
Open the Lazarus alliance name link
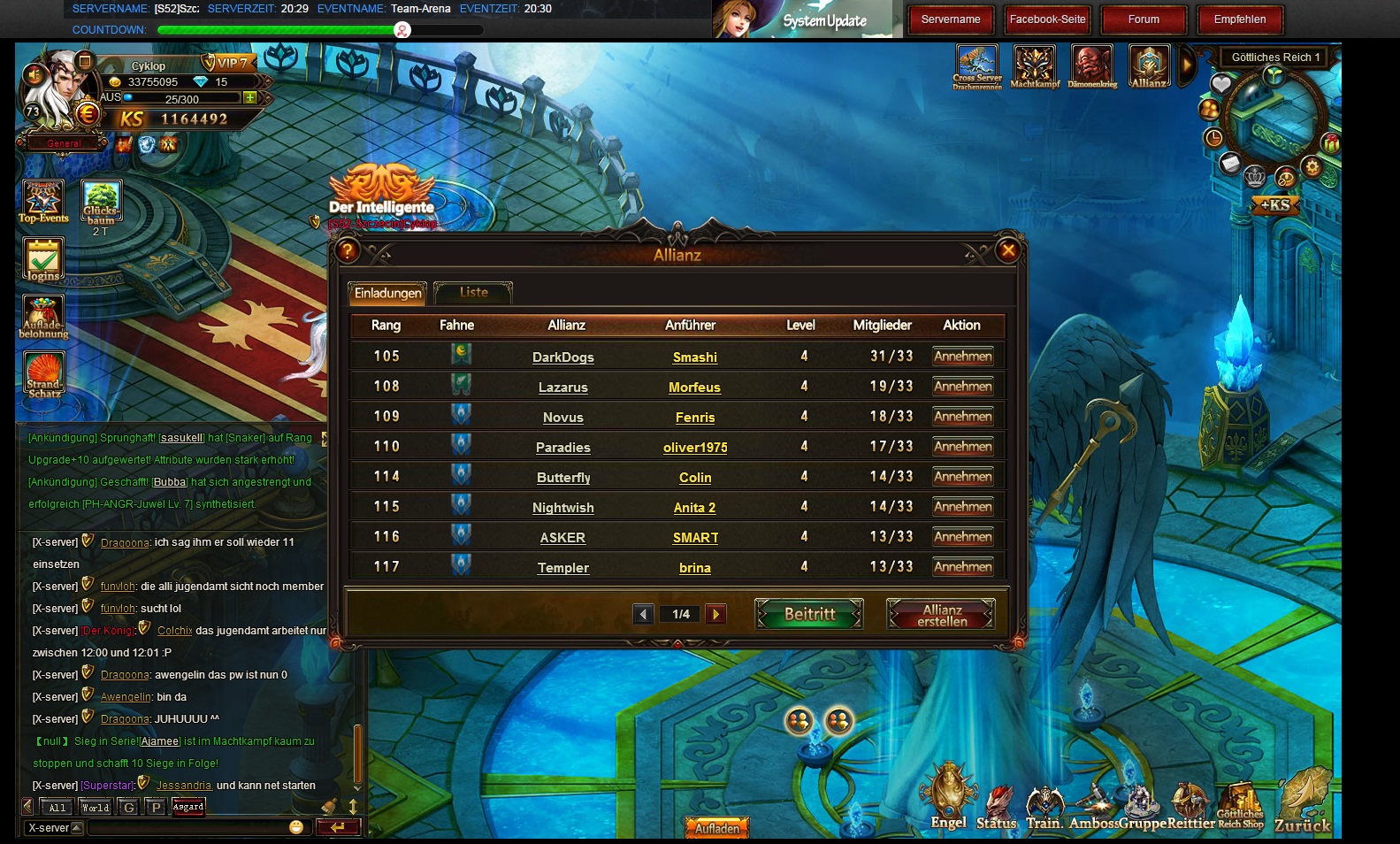562,387
